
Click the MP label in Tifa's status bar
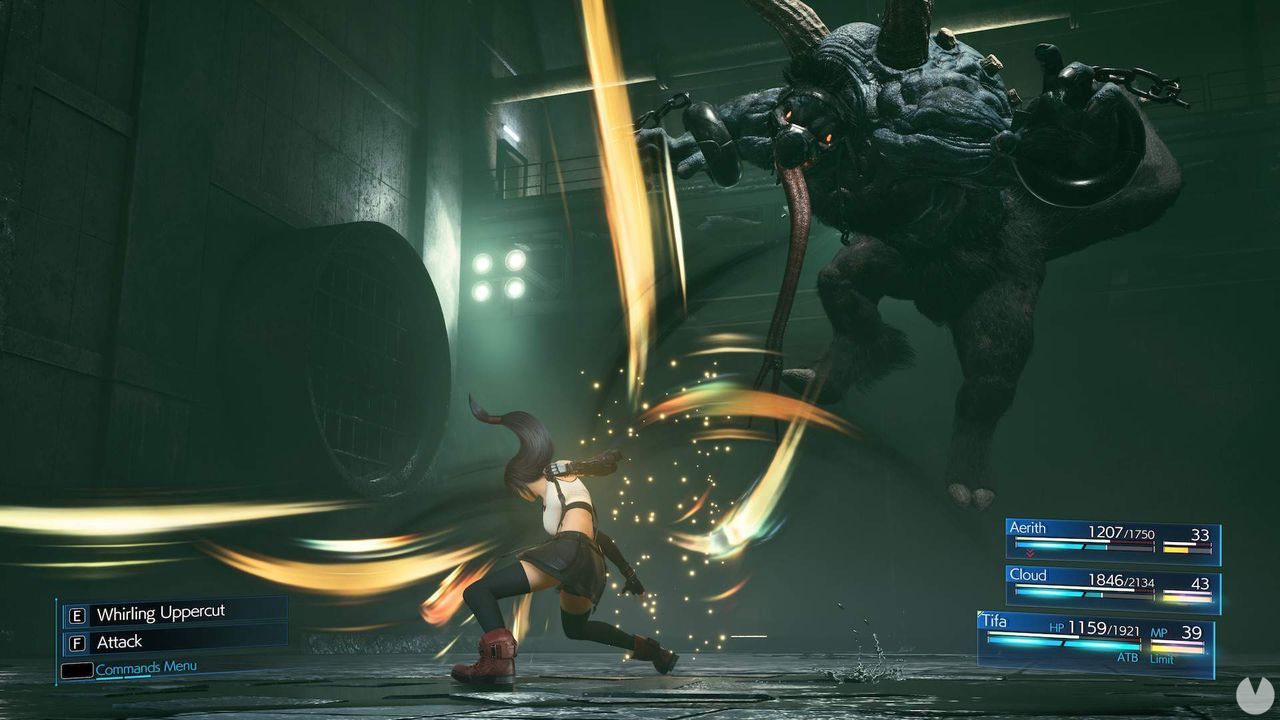[x=1158, y=632]
